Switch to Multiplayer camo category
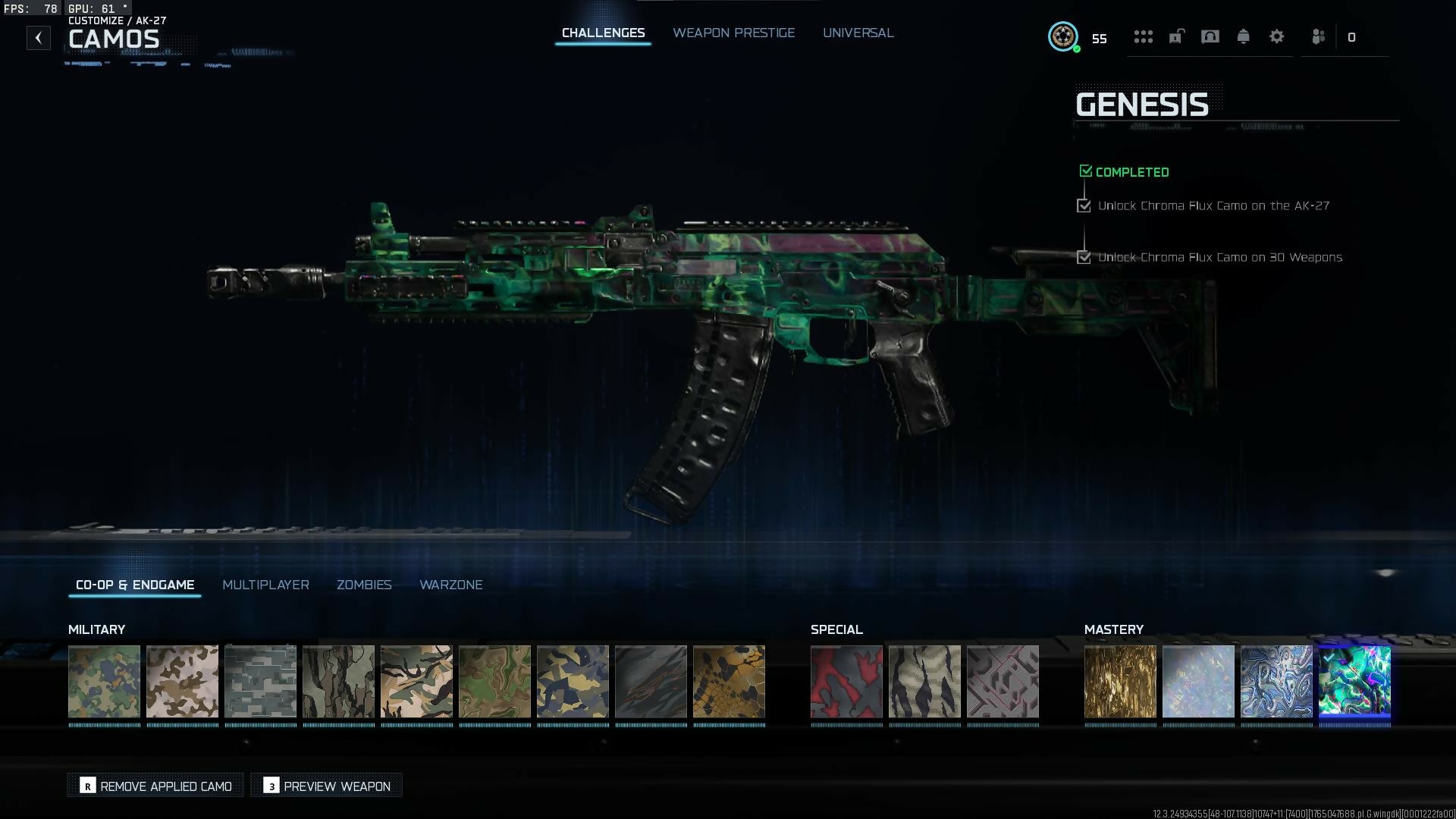This screenshot has width=1456, height=819. [x=265, y=585]
